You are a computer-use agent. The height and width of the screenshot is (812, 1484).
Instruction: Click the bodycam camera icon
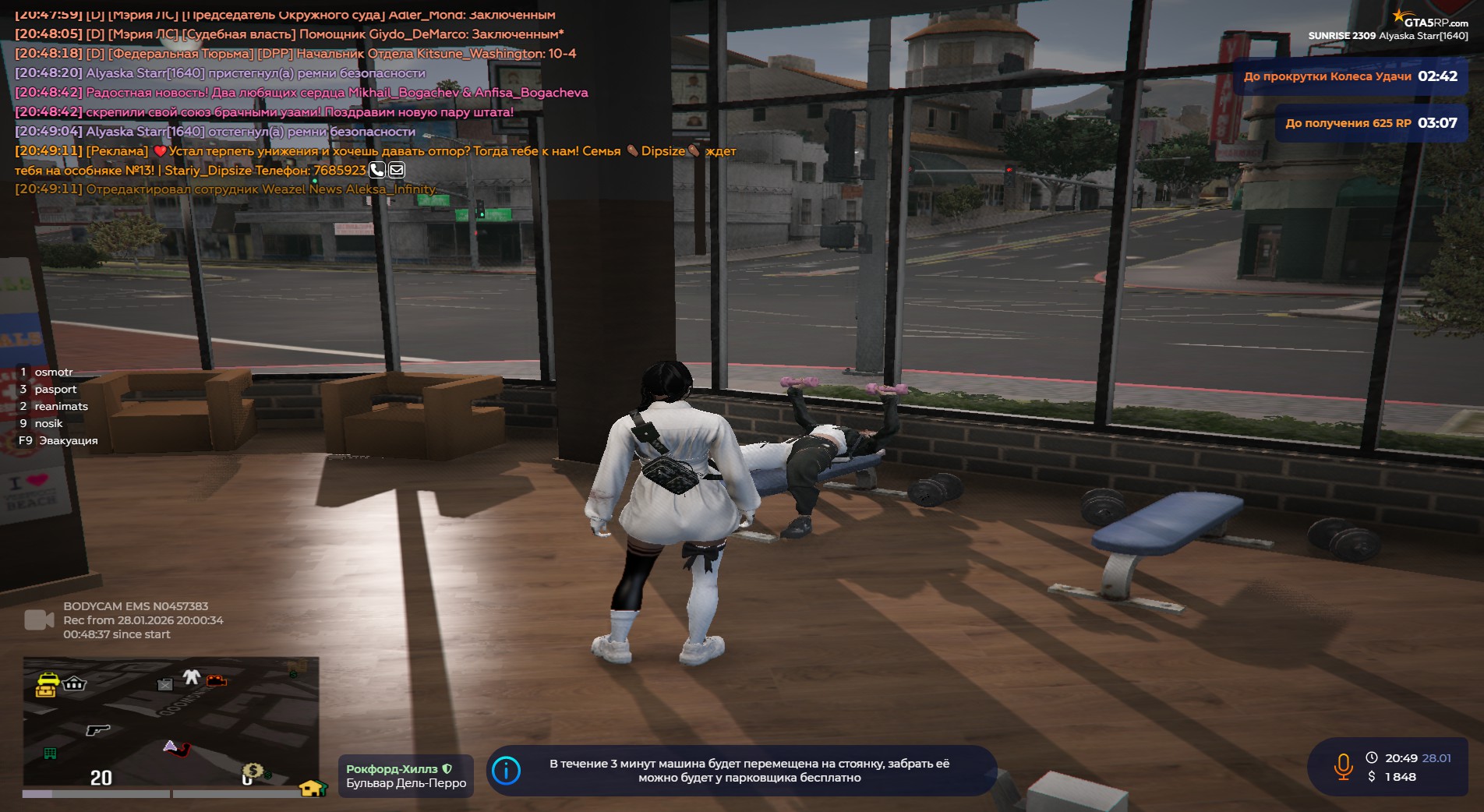coord(38,620)
